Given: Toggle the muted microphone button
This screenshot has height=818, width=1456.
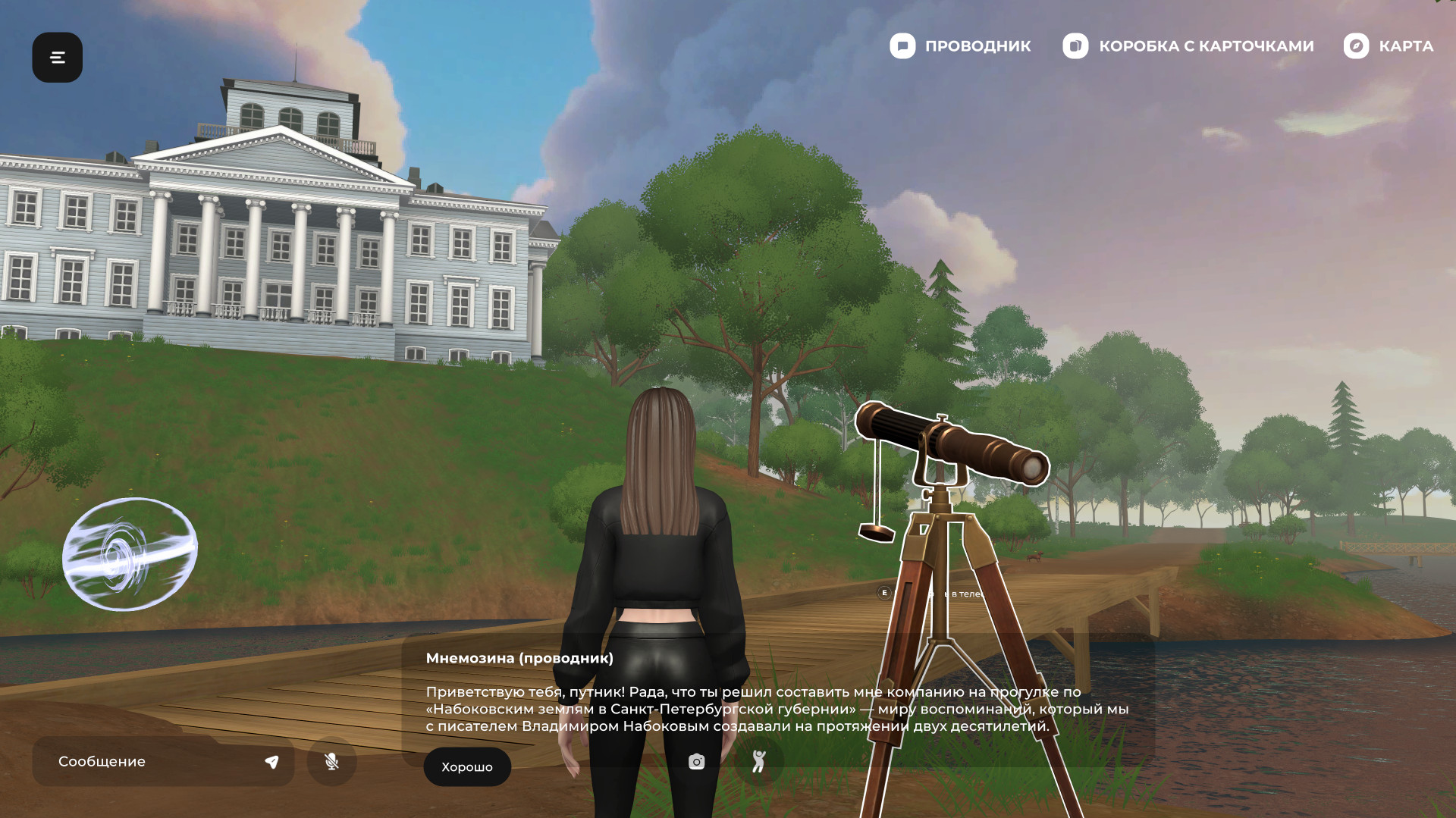Looking at the screenshot, I should [331, 761].
